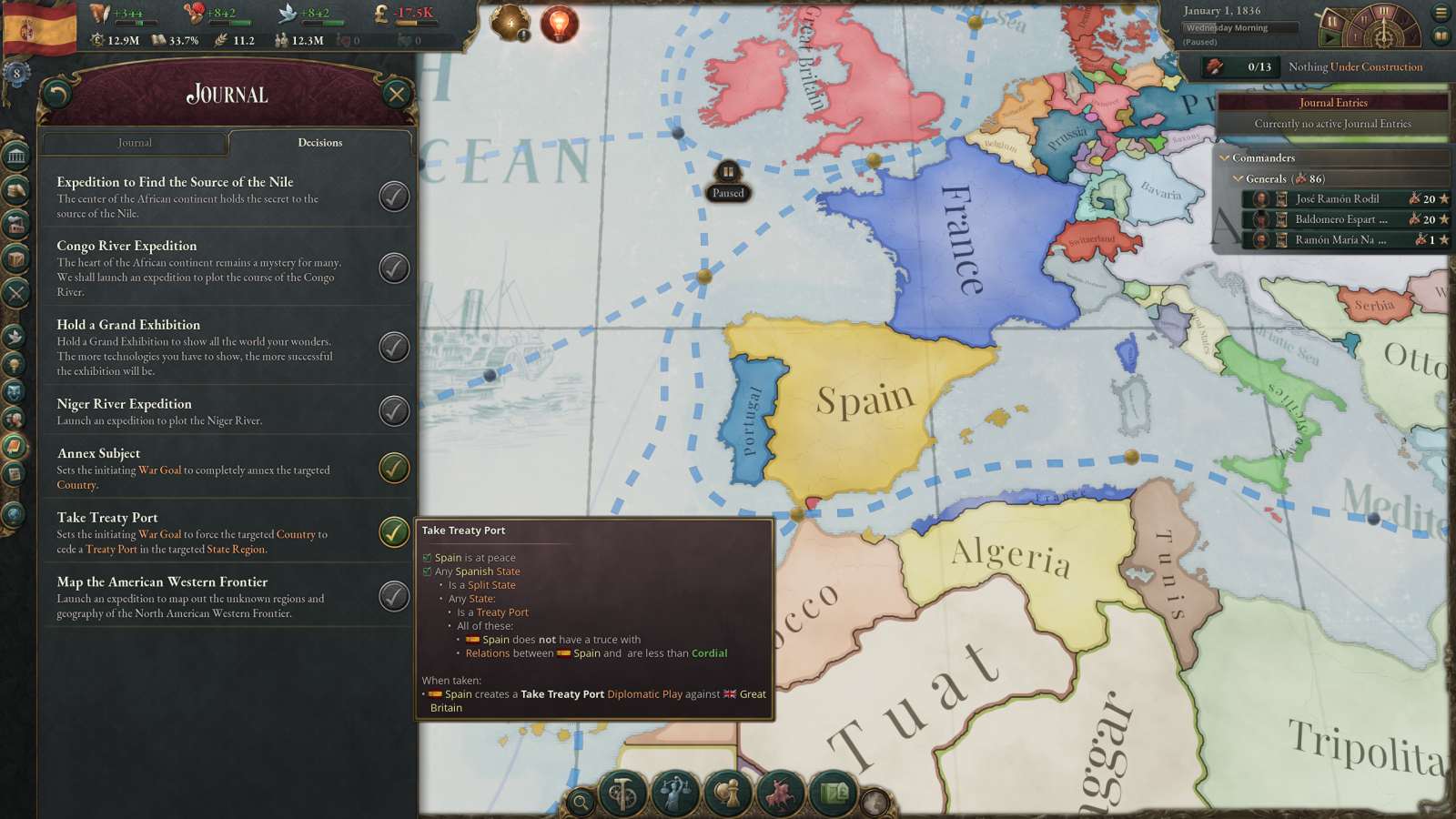Open the magnifying glass search button

tap(580, 802)
